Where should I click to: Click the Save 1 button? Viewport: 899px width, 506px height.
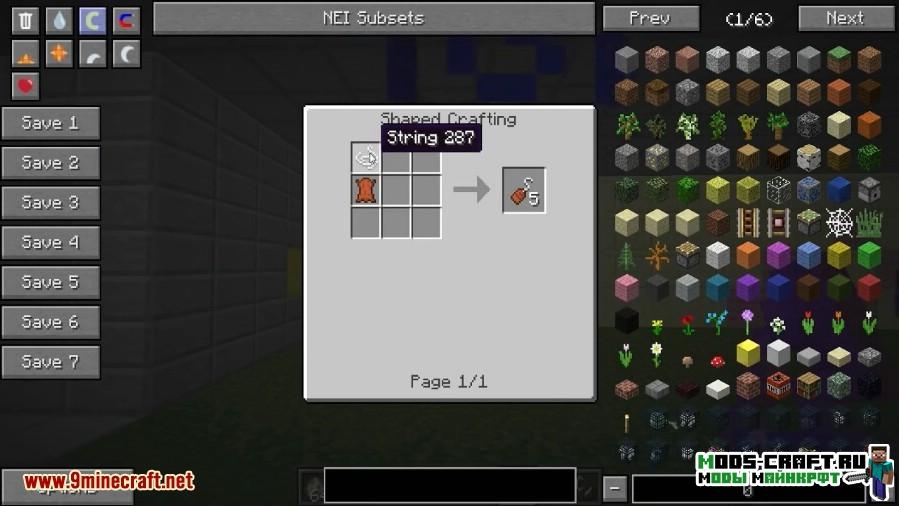pos(50,123)
